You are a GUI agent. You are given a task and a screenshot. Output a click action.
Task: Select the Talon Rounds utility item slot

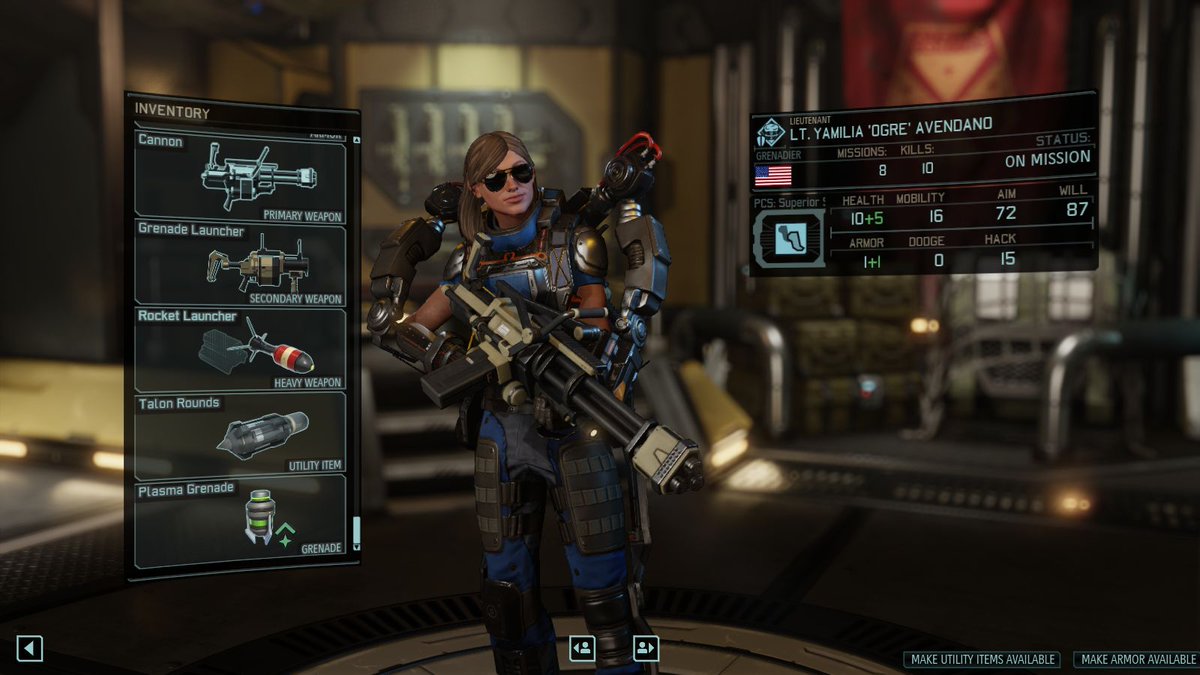tap(240, 432)
